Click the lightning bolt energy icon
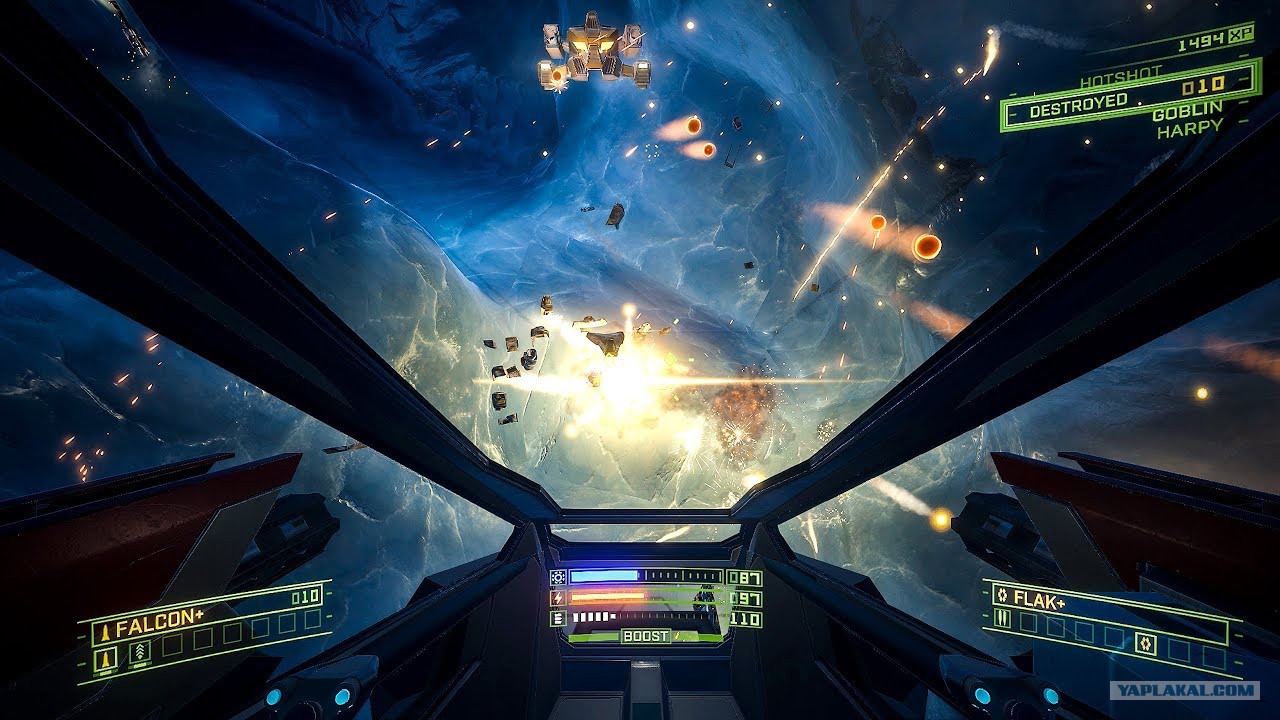This screenshot has width=1280, height=720. [558, 597]
